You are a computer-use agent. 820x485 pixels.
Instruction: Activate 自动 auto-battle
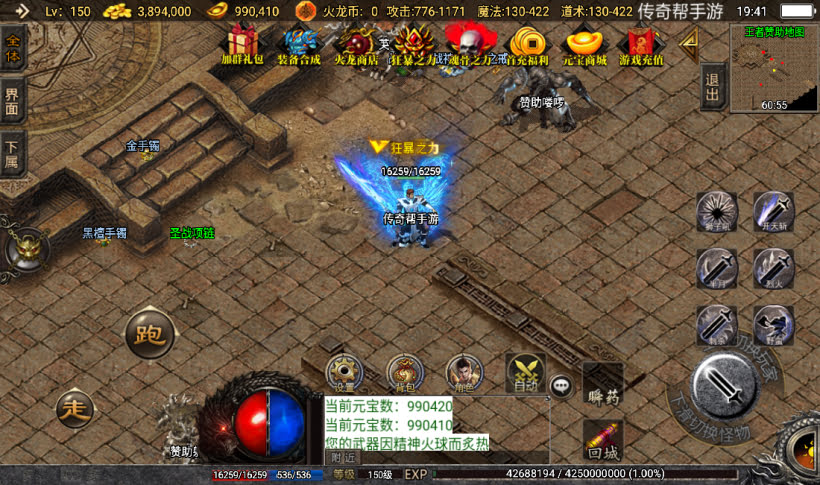[x=525, y=372]
